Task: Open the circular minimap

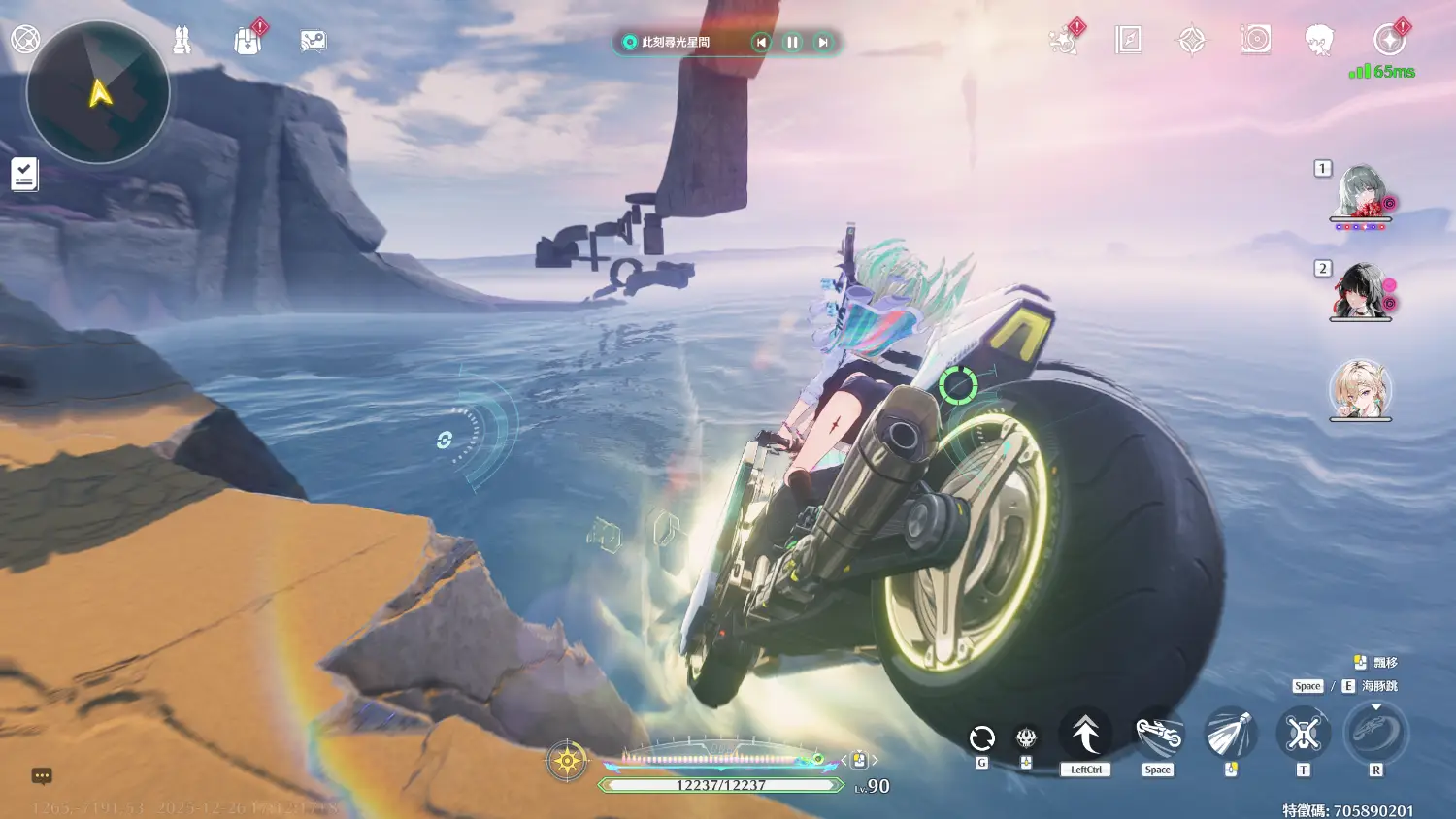Action: pos(98,92)
